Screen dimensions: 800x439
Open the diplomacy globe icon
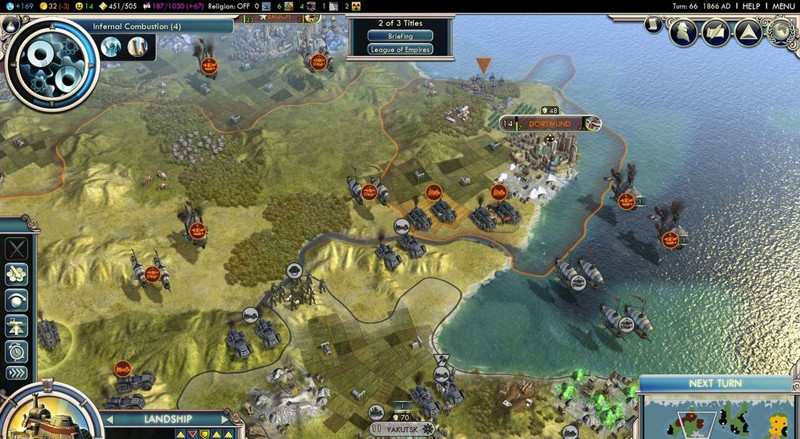(779, 33)
